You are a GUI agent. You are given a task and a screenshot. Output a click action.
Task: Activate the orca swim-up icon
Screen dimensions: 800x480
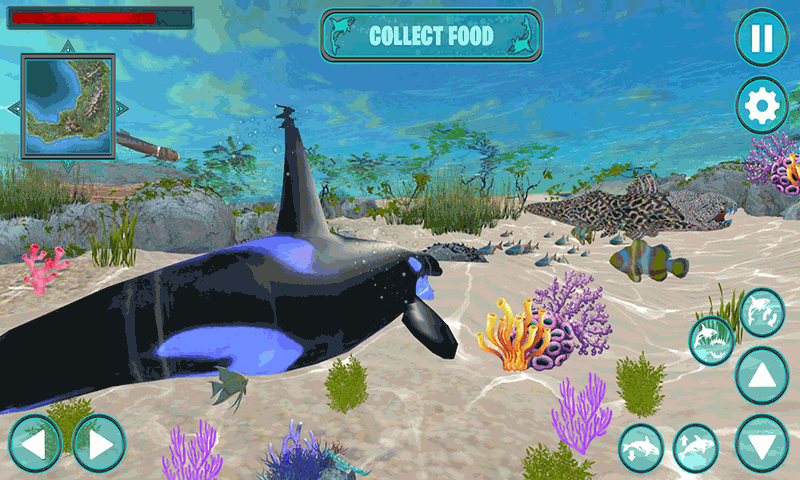(x=696, y=448)
